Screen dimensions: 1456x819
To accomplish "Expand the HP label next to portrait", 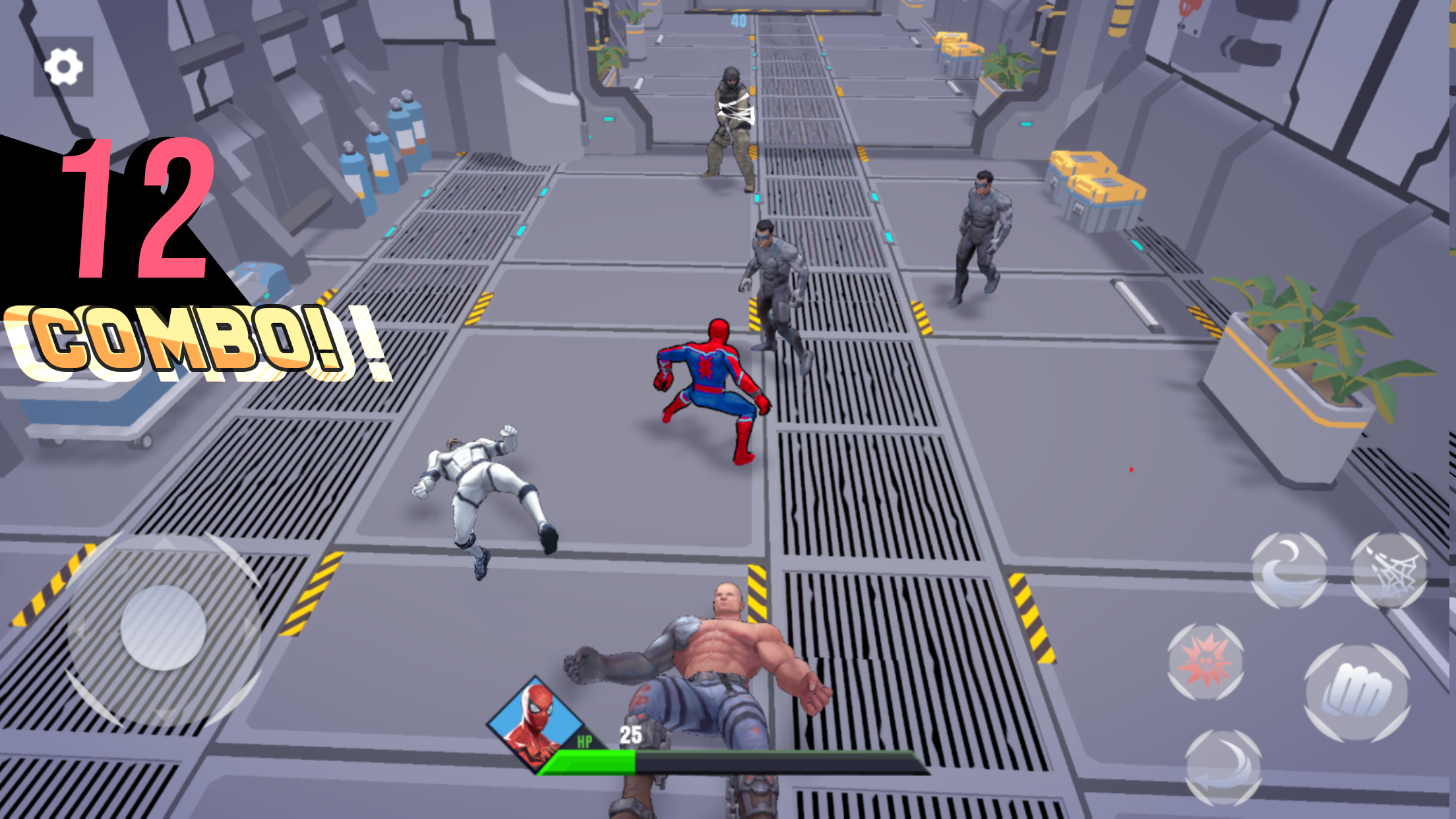I will pos(586,741).
